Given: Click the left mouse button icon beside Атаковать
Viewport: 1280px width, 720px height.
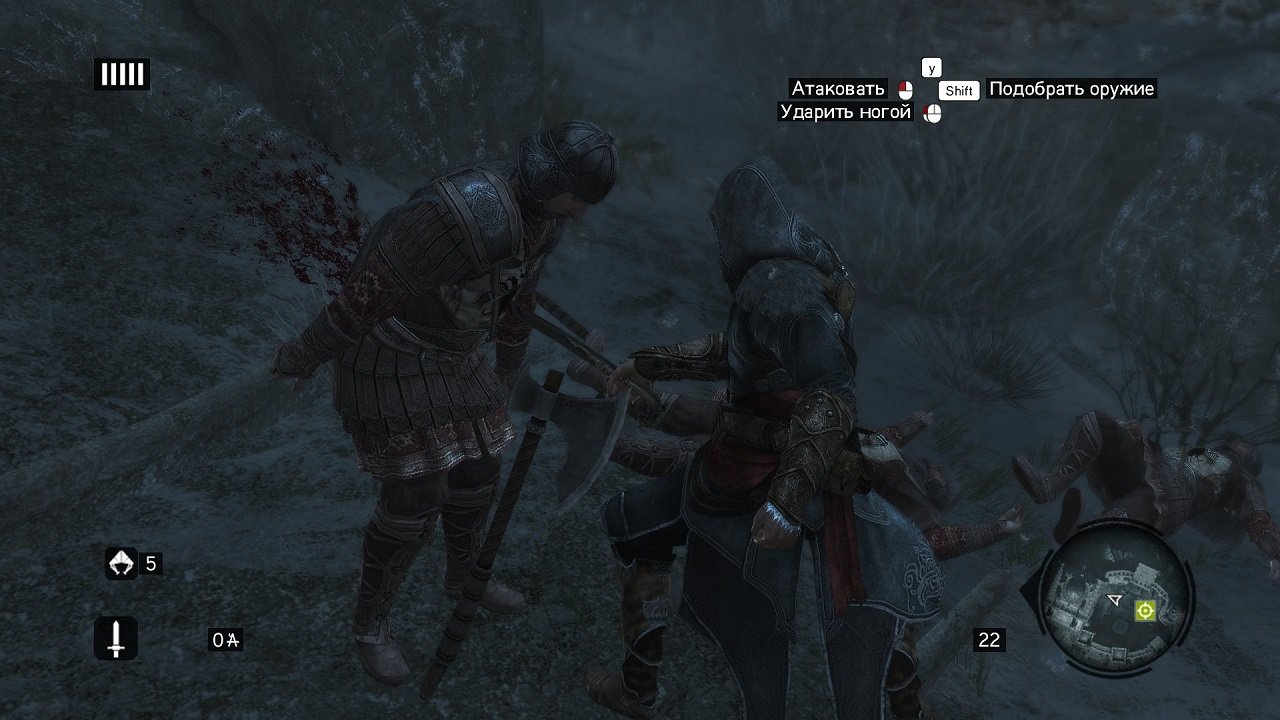Looking at the screenshot, I should 906,90.
